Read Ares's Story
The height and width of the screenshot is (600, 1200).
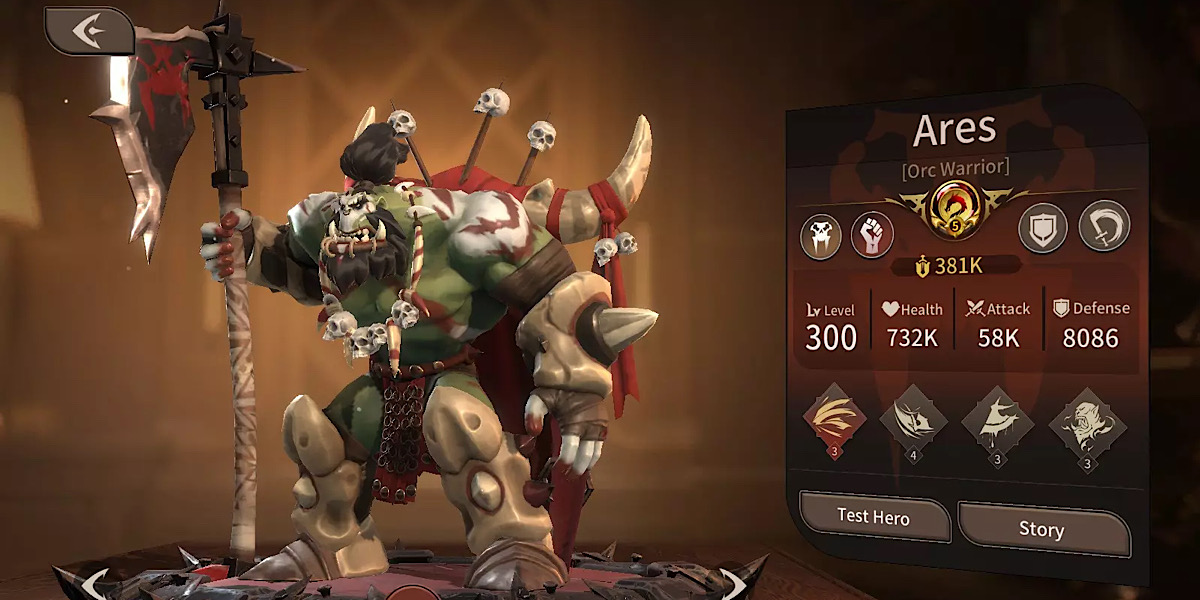(x=1040, y=529)
